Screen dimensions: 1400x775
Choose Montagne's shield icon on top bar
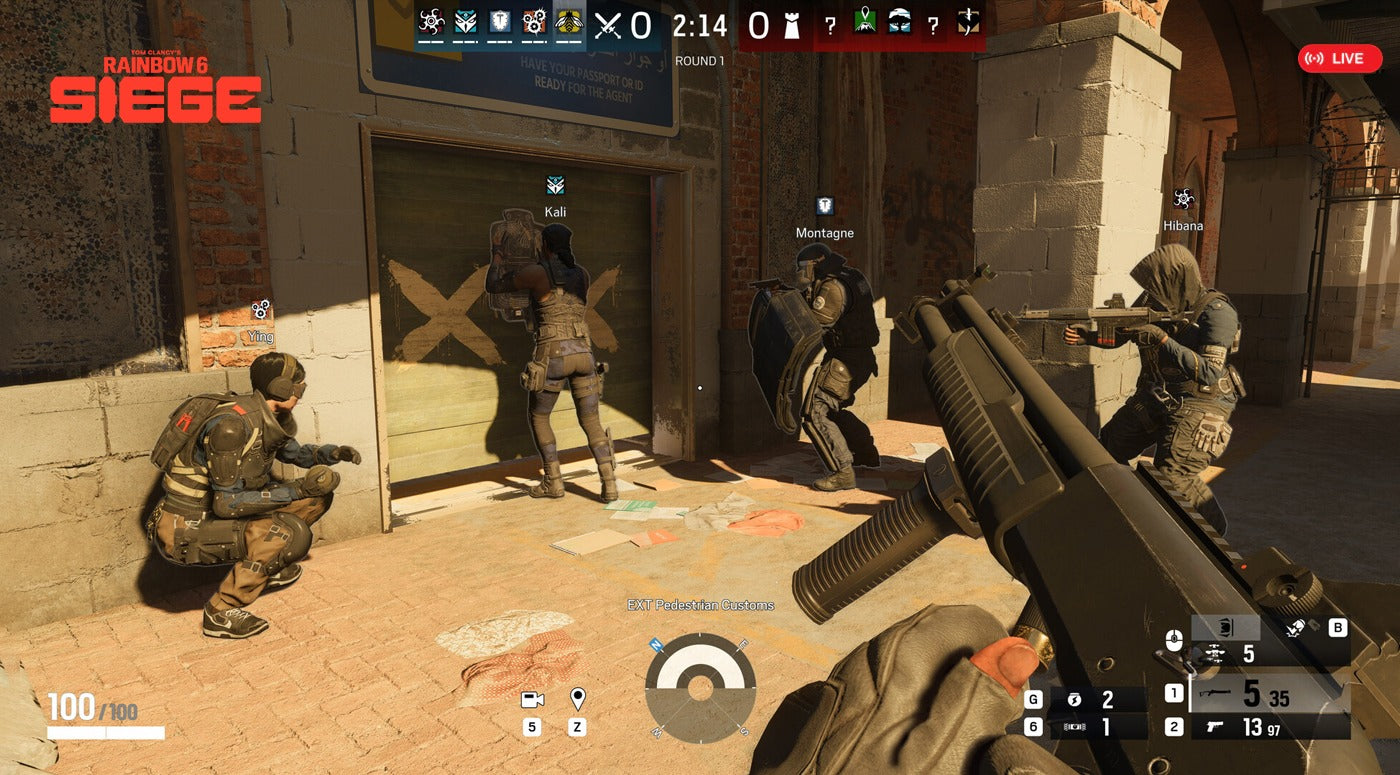499,22
